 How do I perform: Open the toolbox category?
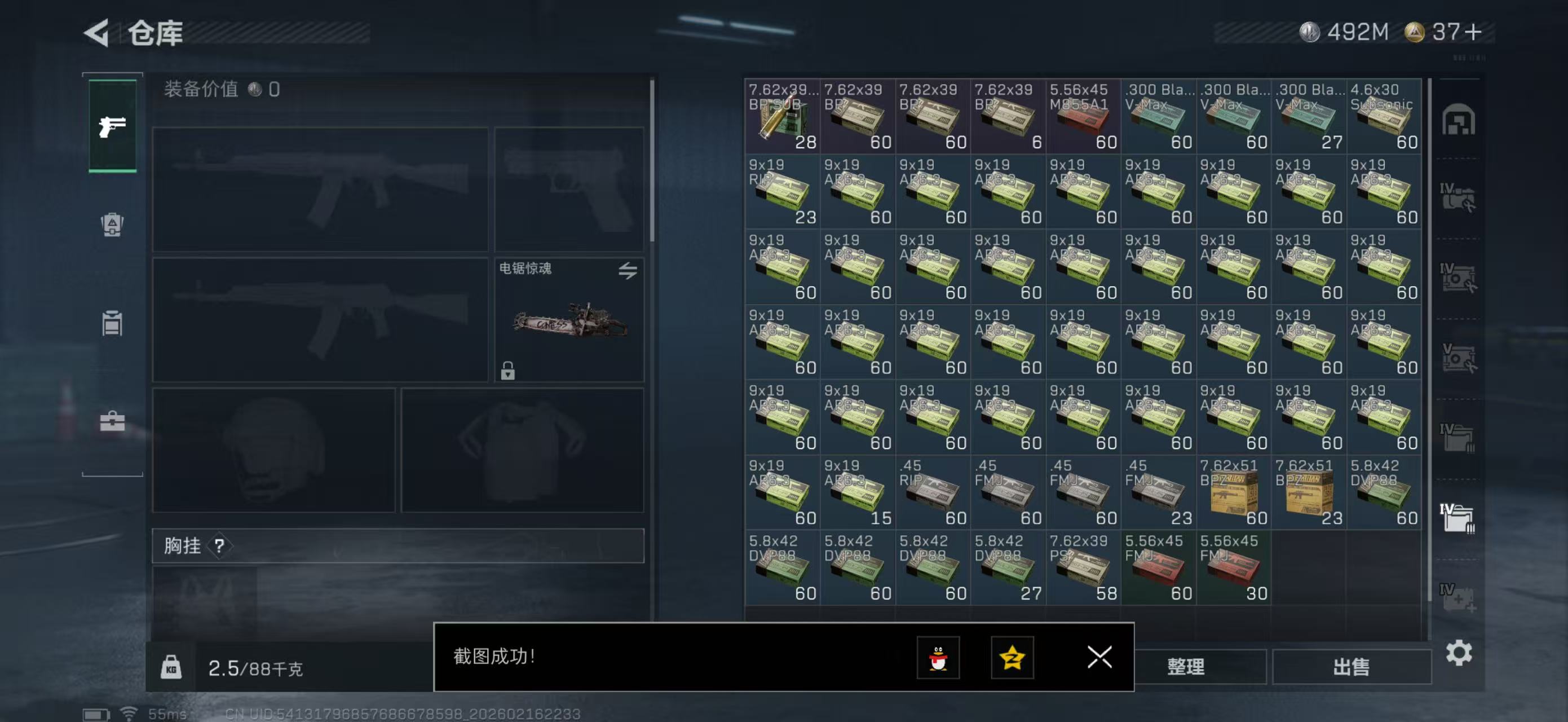click(x=113, y=420)
